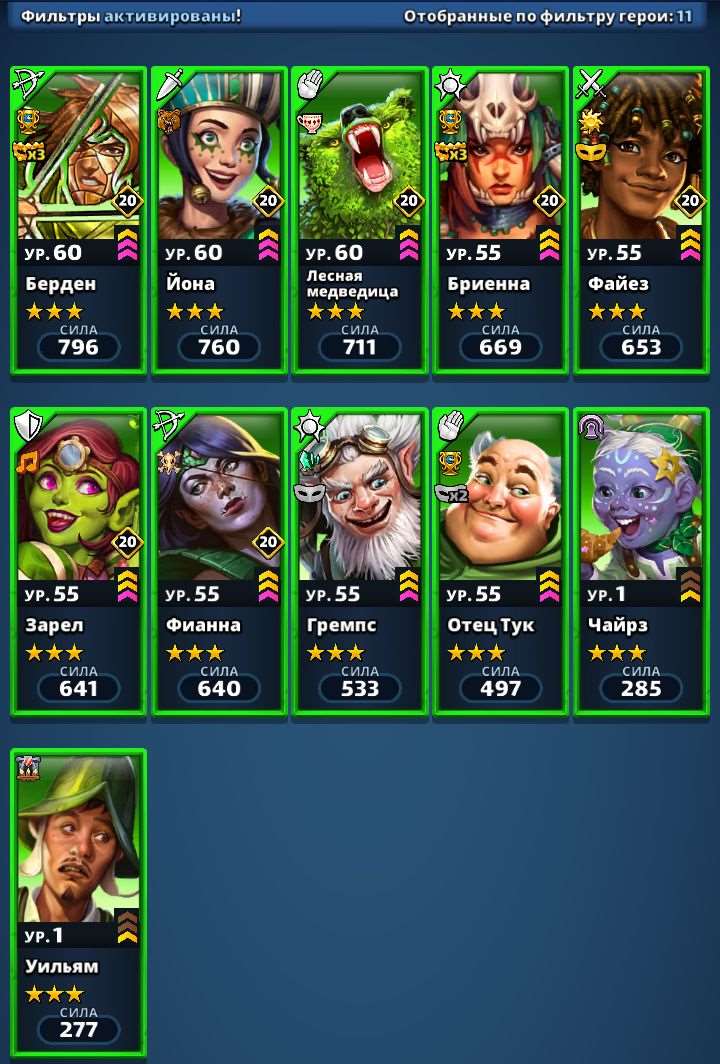Open the Зарел hero card

(78, 561)
